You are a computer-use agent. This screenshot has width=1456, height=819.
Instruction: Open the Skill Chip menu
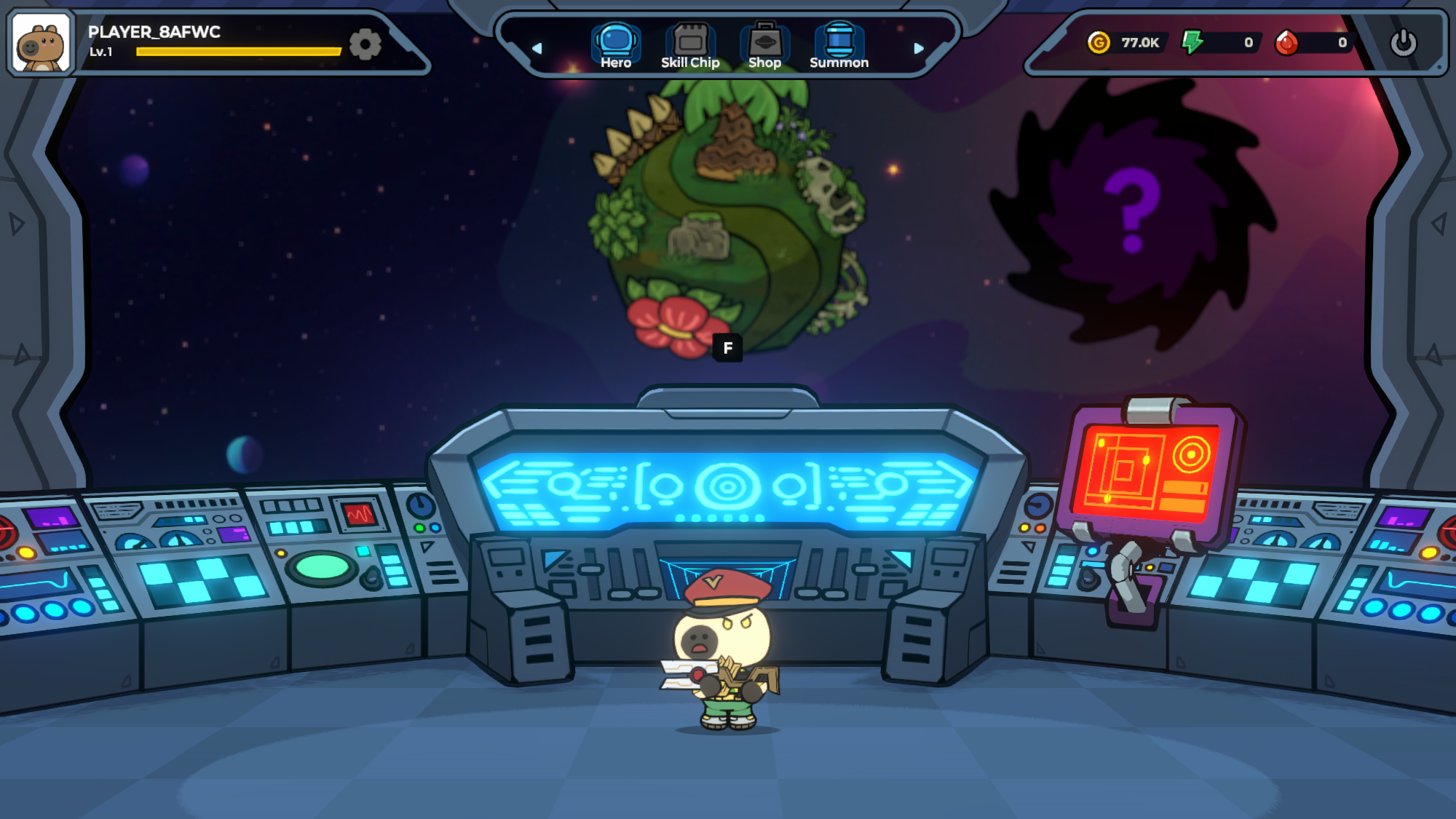point(690,45)
